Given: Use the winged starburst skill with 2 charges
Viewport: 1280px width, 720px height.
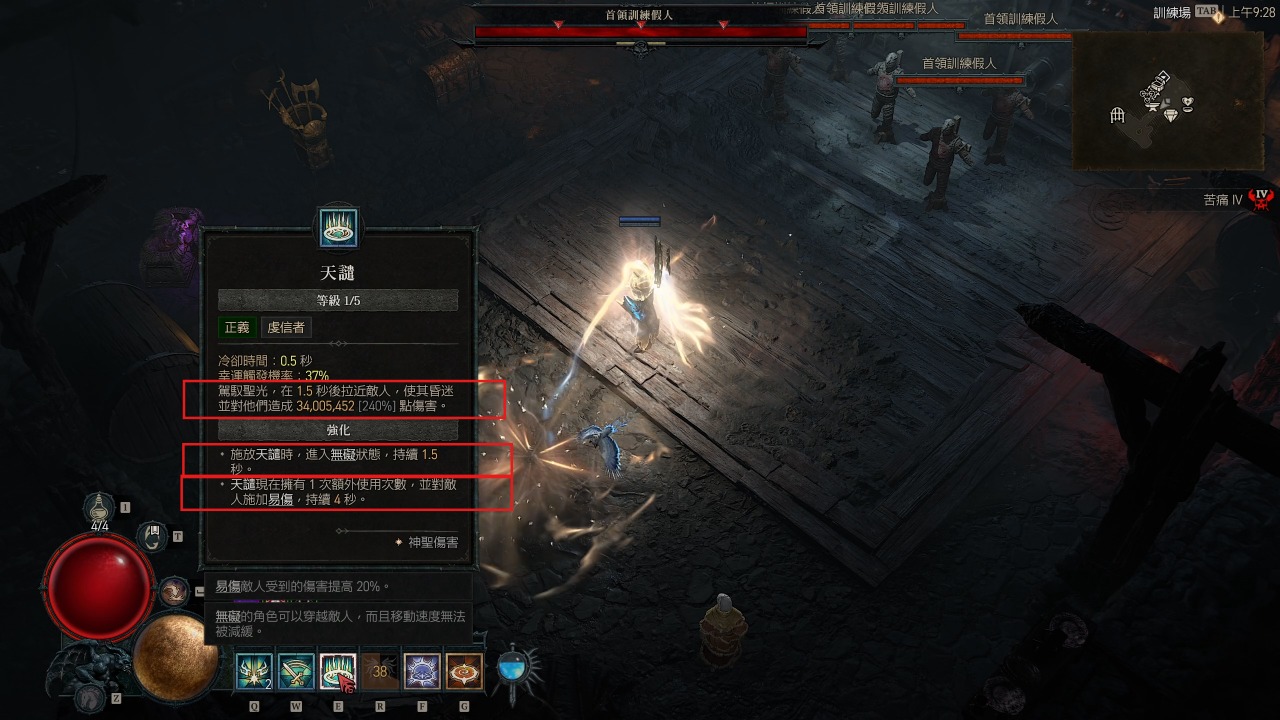Looking at the screenshot, I should pos(254,671).
